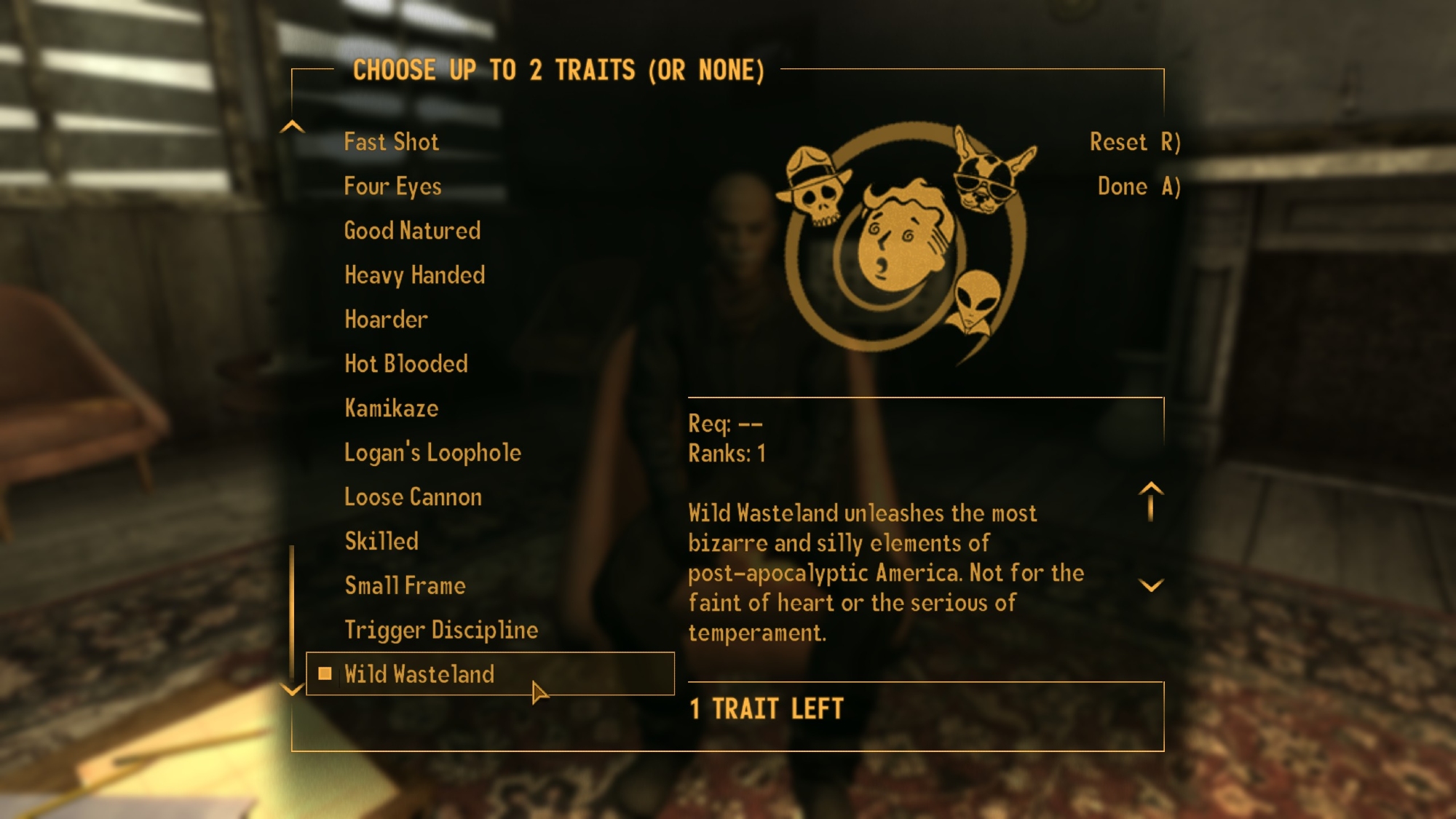Choose the Small Frame trait
The width and height of the screenshot is (1456, 819).
tap(405, 586)
